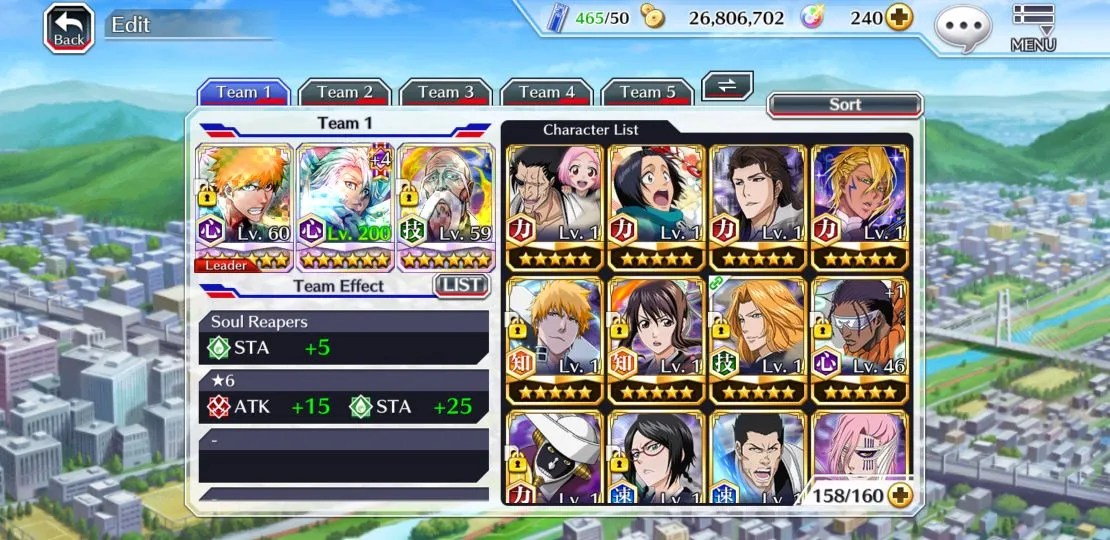Select the Team 1 tab

[x=243, y=92]
